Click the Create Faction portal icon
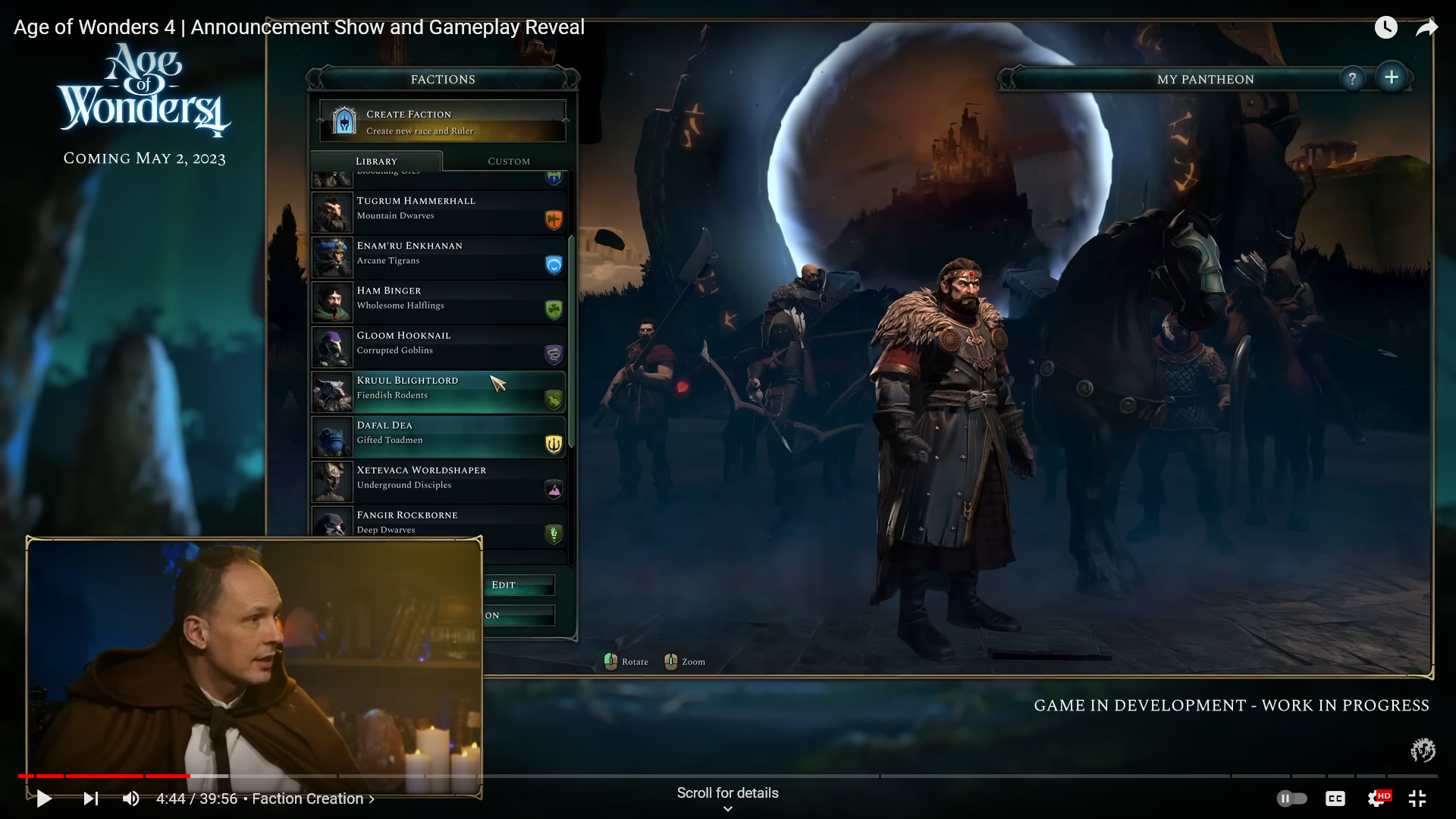This screenshot has width=1456, height=819. coord(343,121)
